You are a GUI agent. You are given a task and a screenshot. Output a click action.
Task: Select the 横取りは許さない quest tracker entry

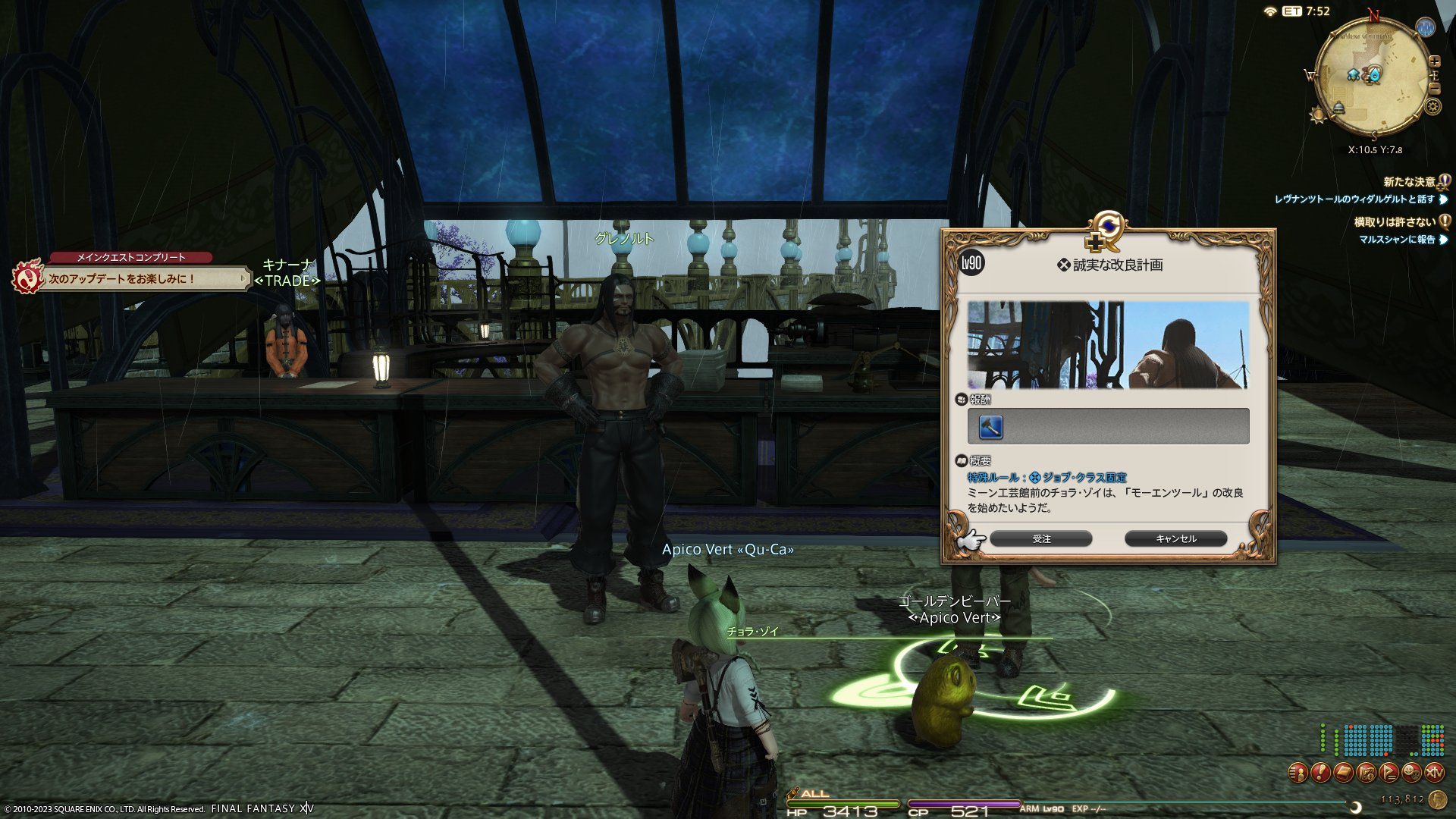[x=1395, y=222]
